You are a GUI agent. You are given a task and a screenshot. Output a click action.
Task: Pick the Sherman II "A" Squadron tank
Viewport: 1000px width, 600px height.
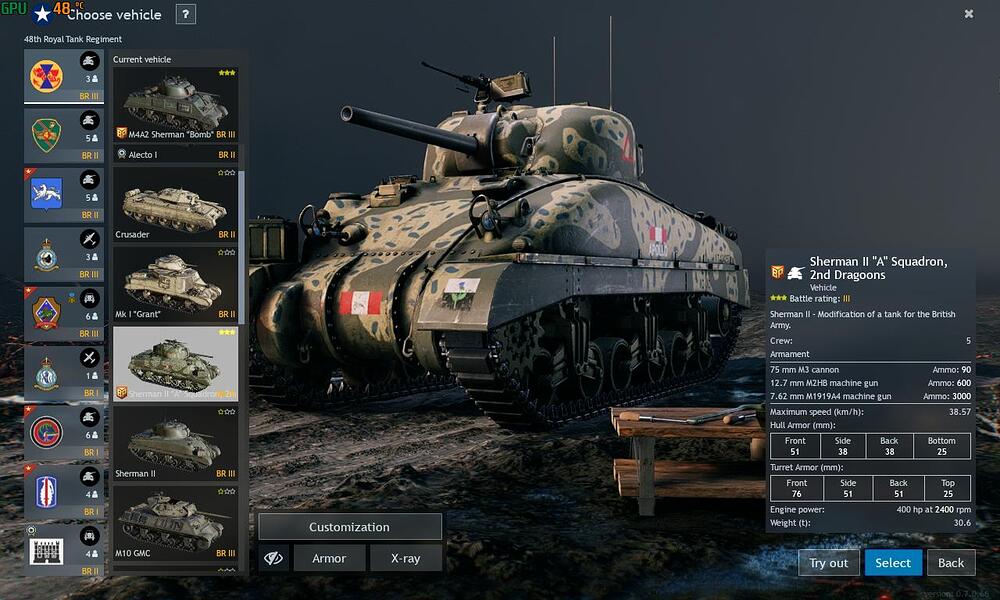[x=175, y=363]
